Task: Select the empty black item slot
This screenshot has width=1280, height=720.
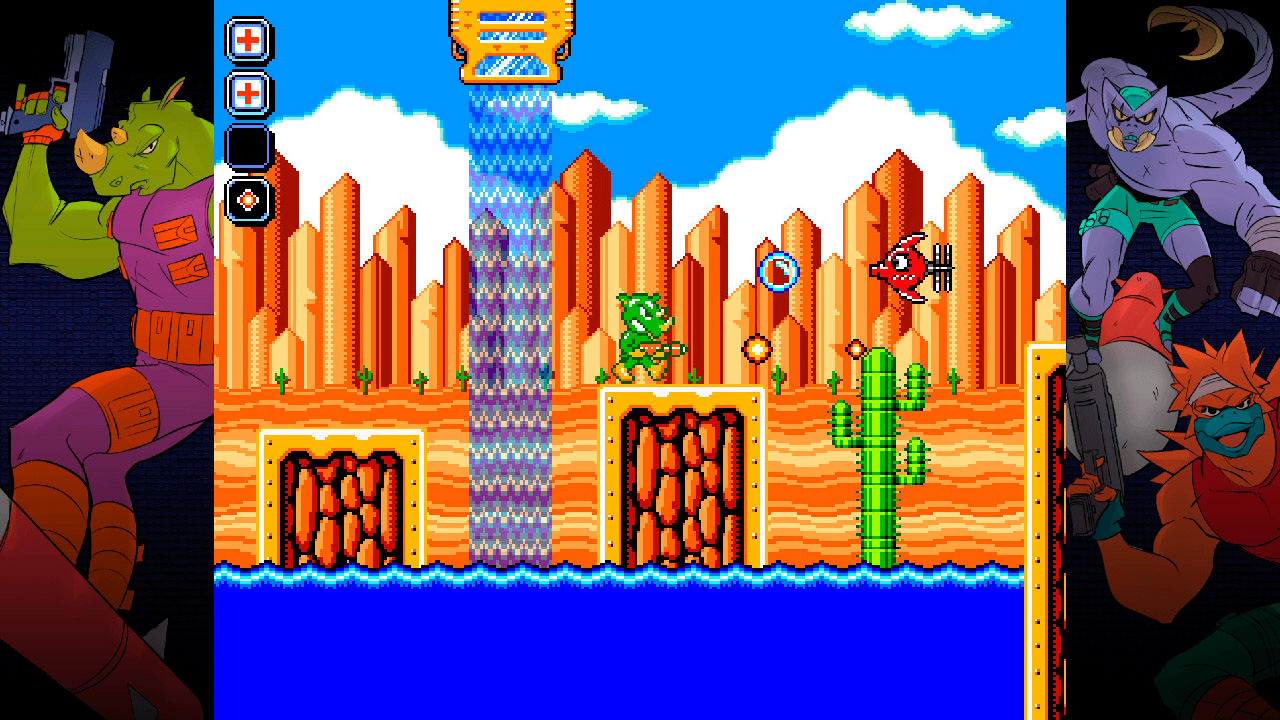Action: 248,147
